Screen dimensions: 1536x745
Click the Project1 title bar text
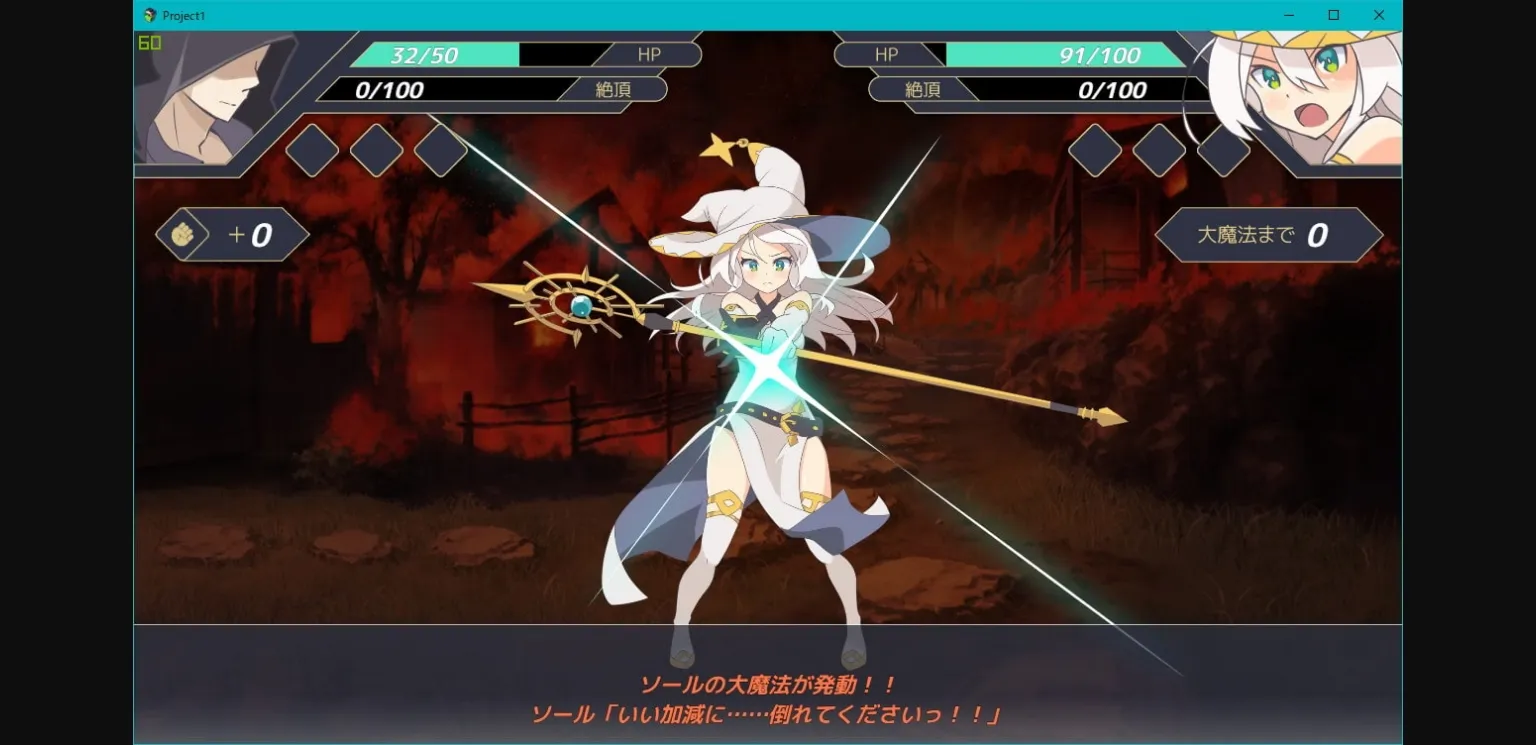(185, 15)
